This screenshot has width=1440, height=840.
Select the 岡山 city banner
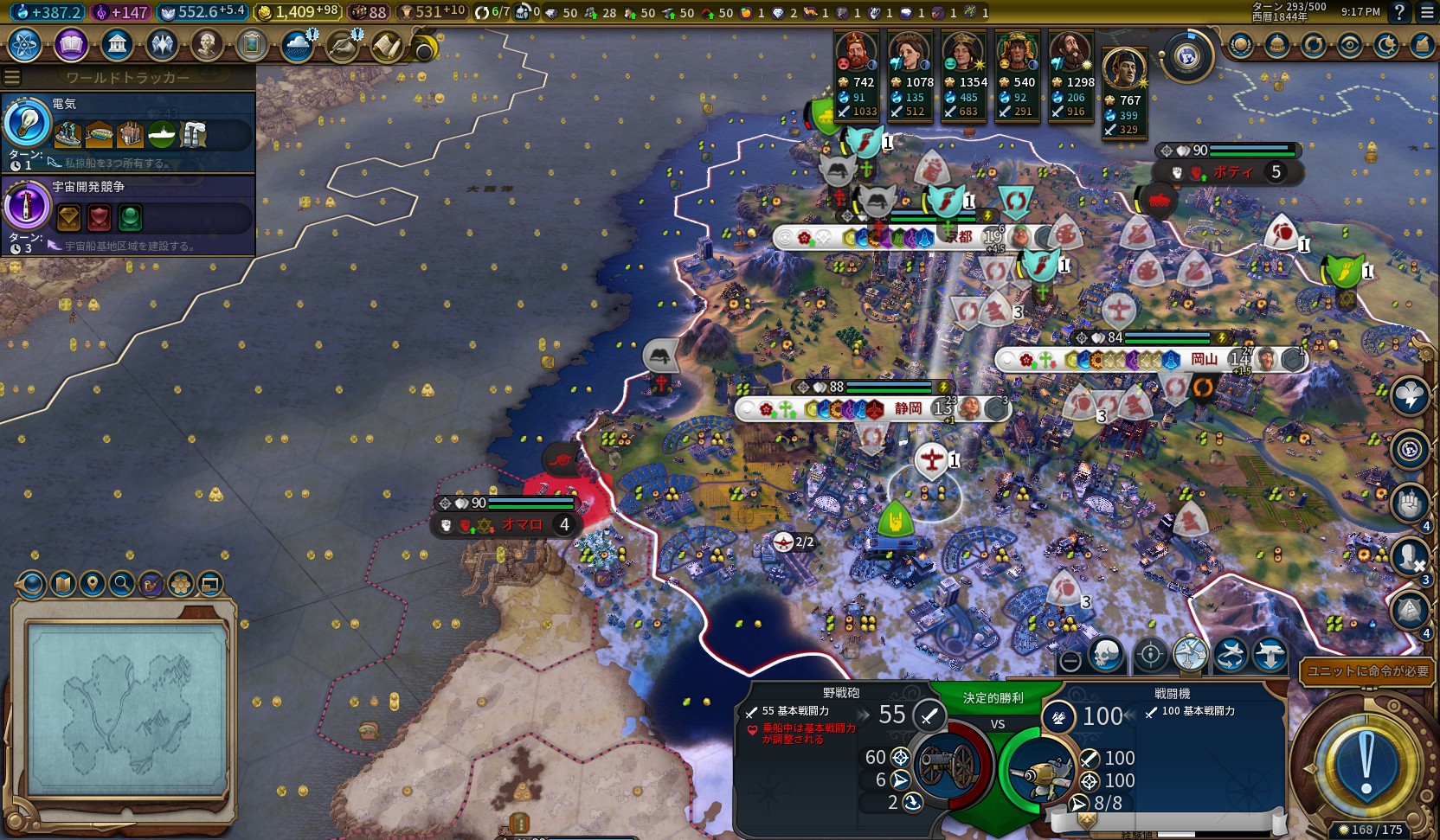pos(1203,359)
